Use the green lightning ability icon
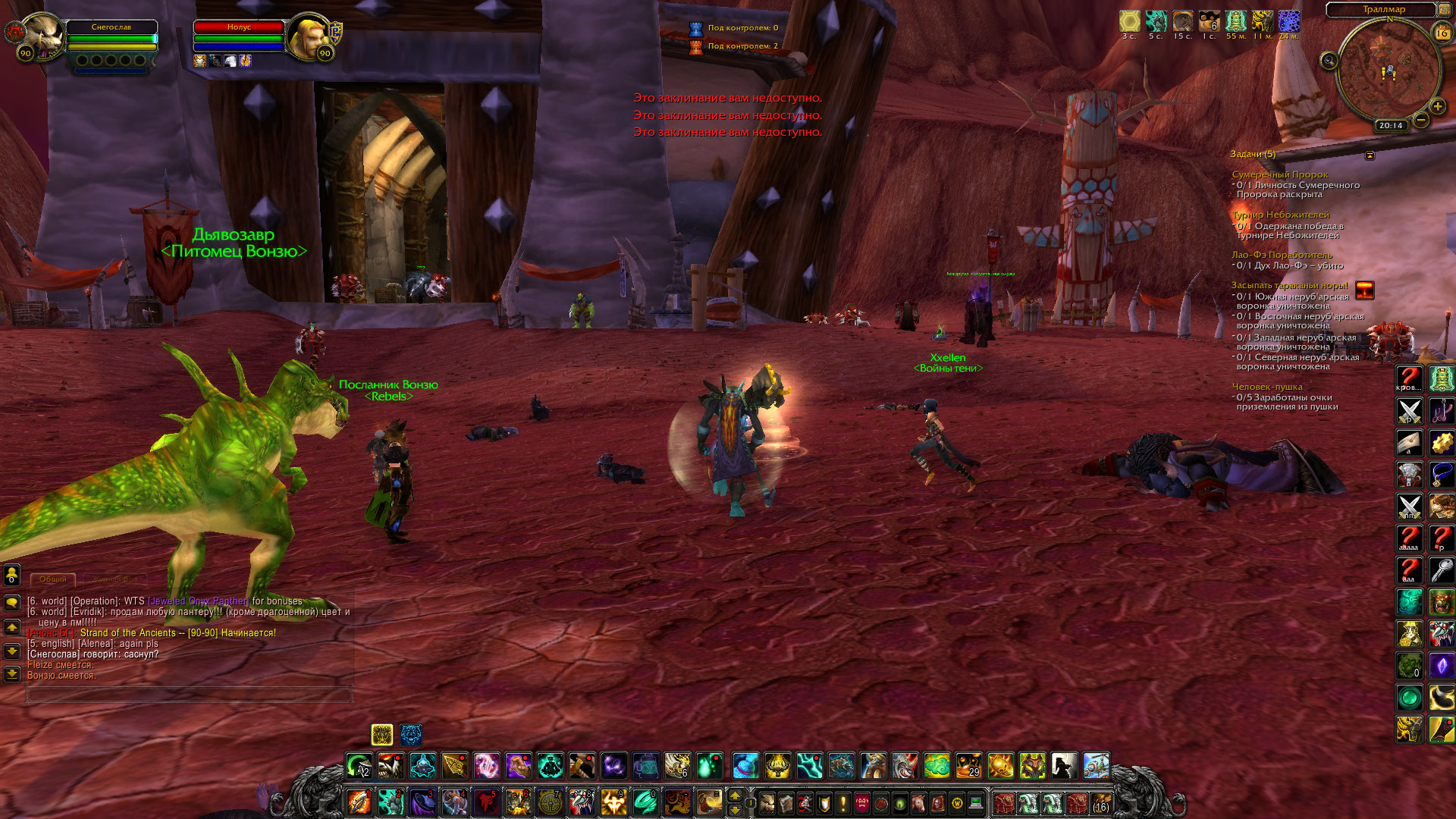 809,766
